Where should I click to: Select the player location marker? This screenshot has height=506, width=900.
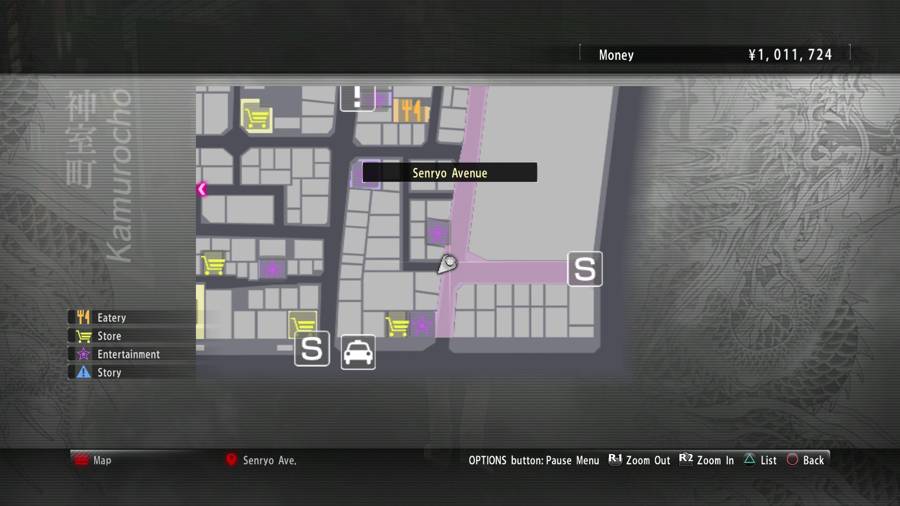(x=447, y=264)
